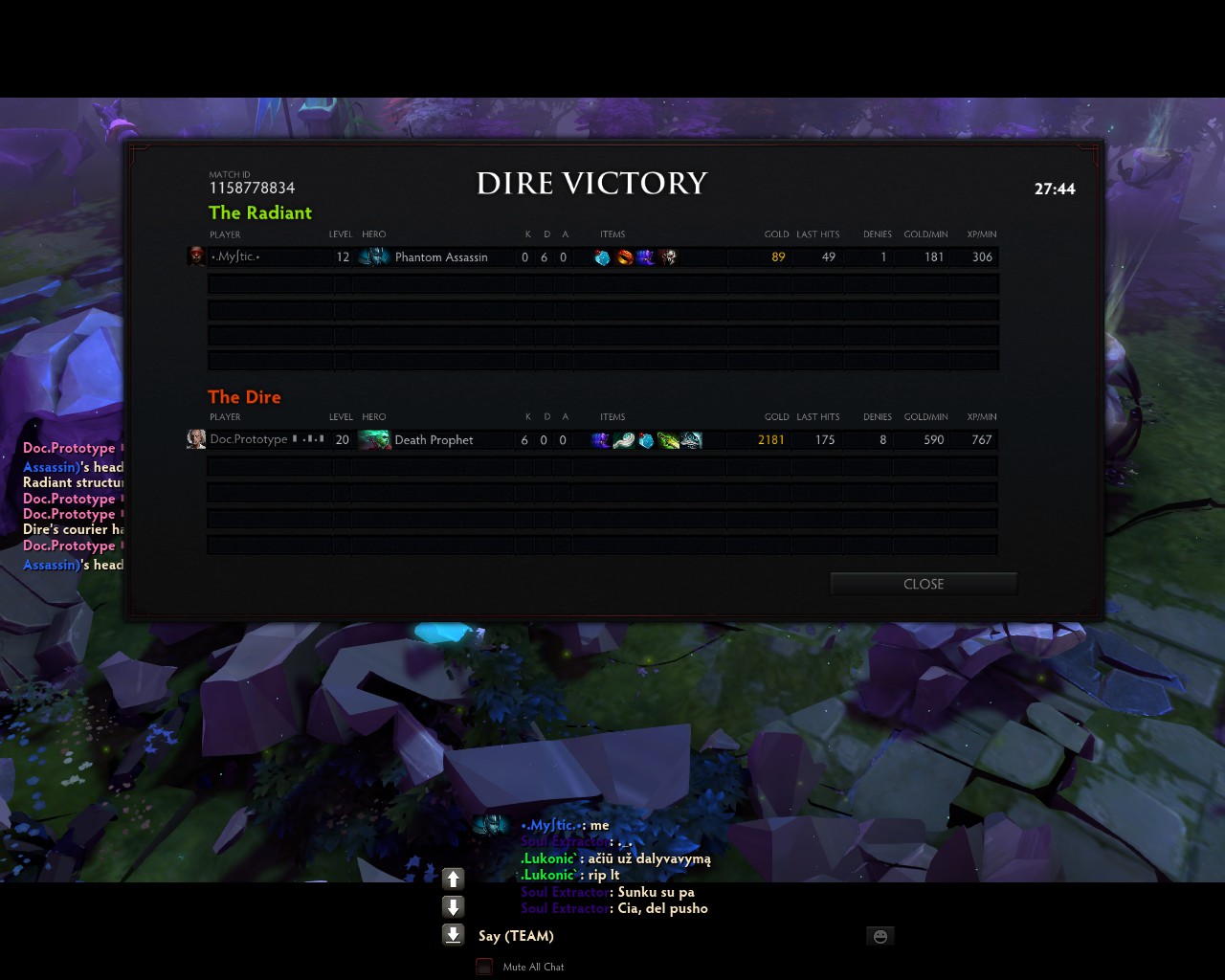Close the Dire Victory scoreboard
1225x980 pixels.
click(923, 584)
